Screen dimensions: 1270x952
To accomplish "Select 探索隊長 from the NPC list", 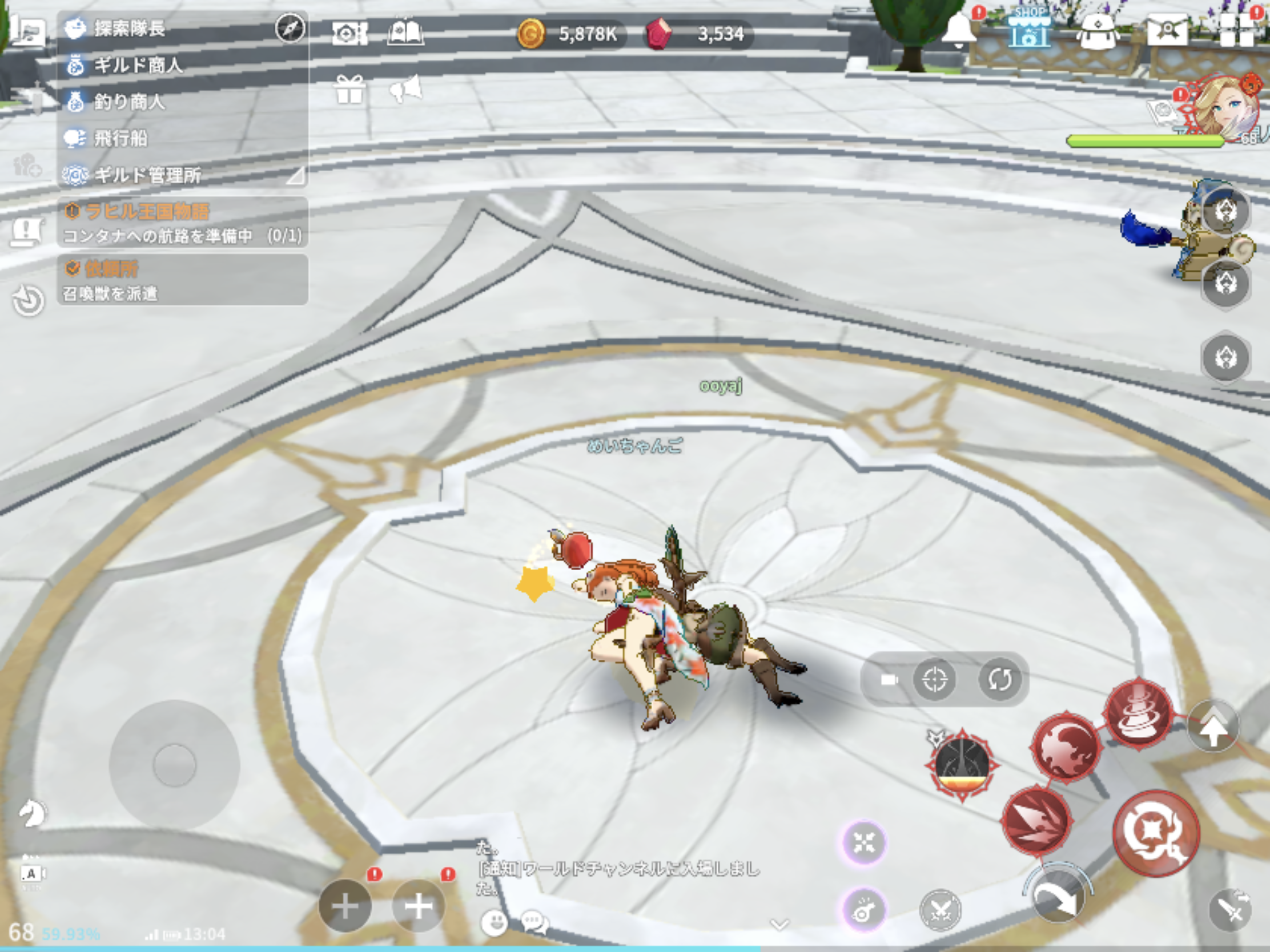I will (x=130, y=28).
